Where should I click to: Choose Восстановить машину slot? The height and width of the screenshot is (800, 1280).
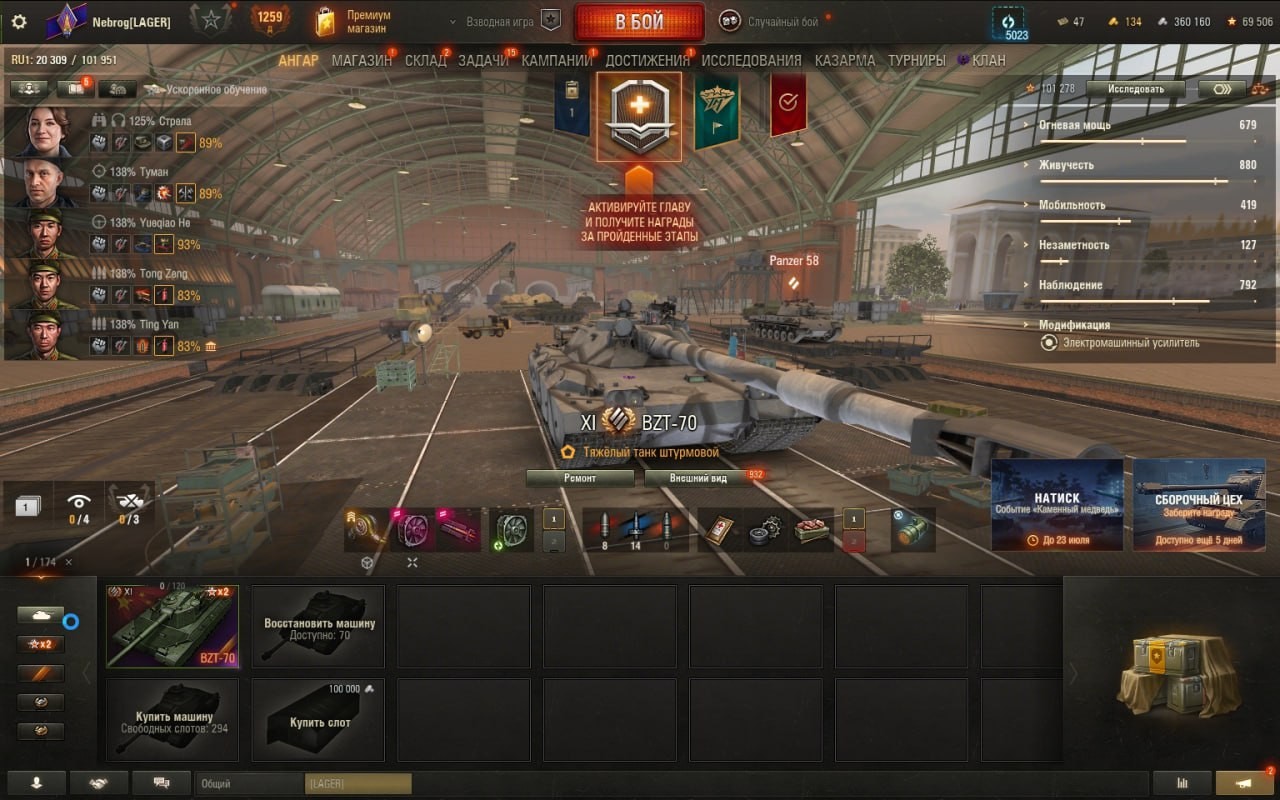pos(318,626)
